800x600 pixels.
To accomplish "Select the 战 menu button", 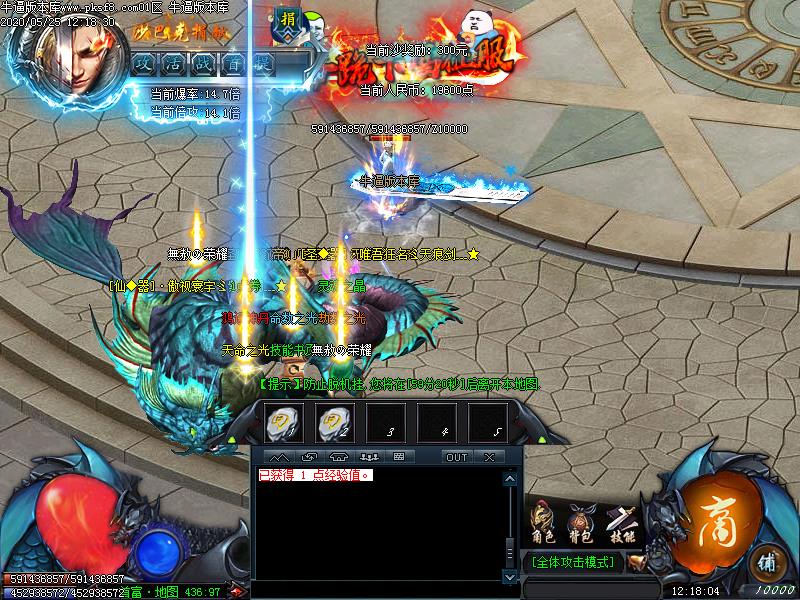I will point(203,62).
